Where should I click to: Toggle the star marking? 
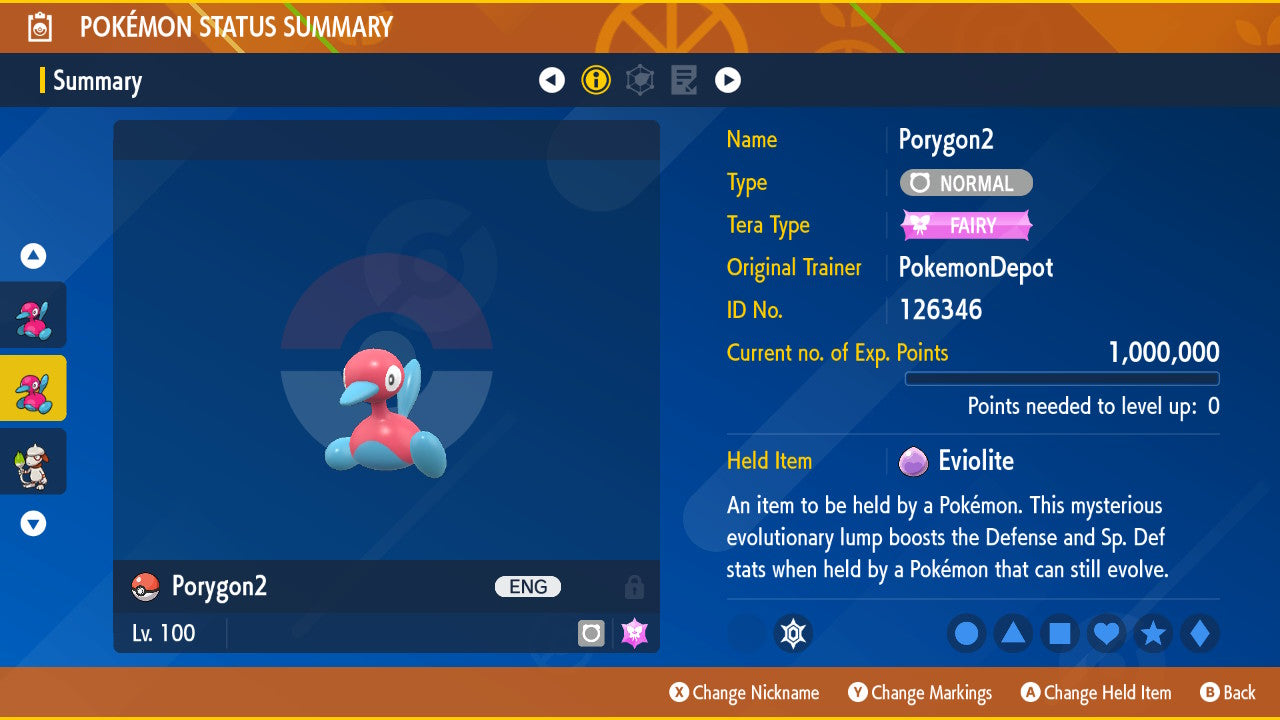click(x=1153, y=633)
